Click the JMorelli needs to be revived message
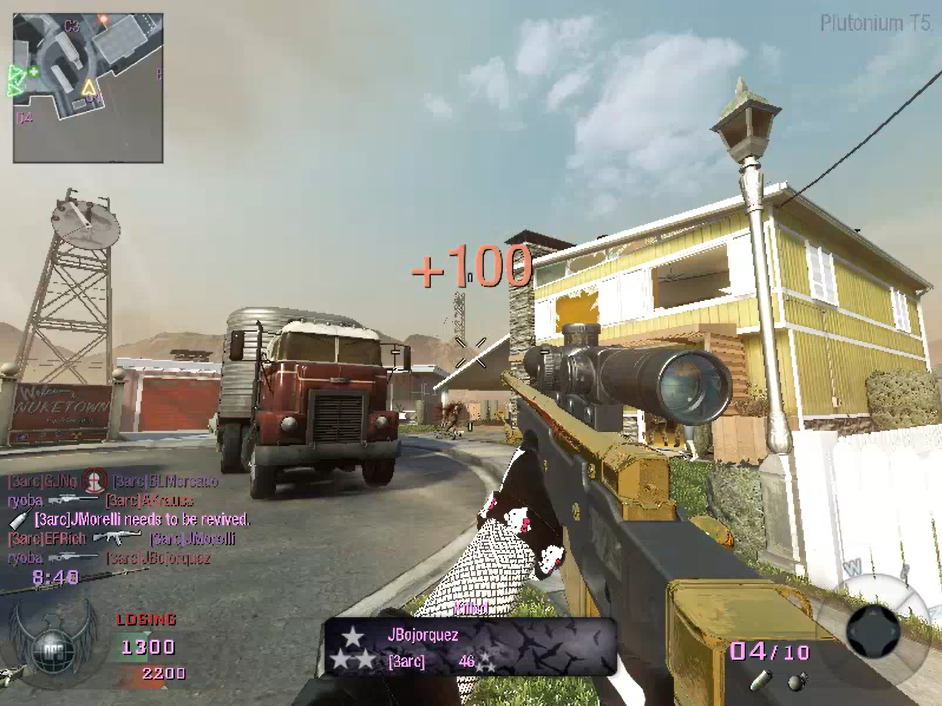Screen dimensions: 942x706 pos(140,520)
